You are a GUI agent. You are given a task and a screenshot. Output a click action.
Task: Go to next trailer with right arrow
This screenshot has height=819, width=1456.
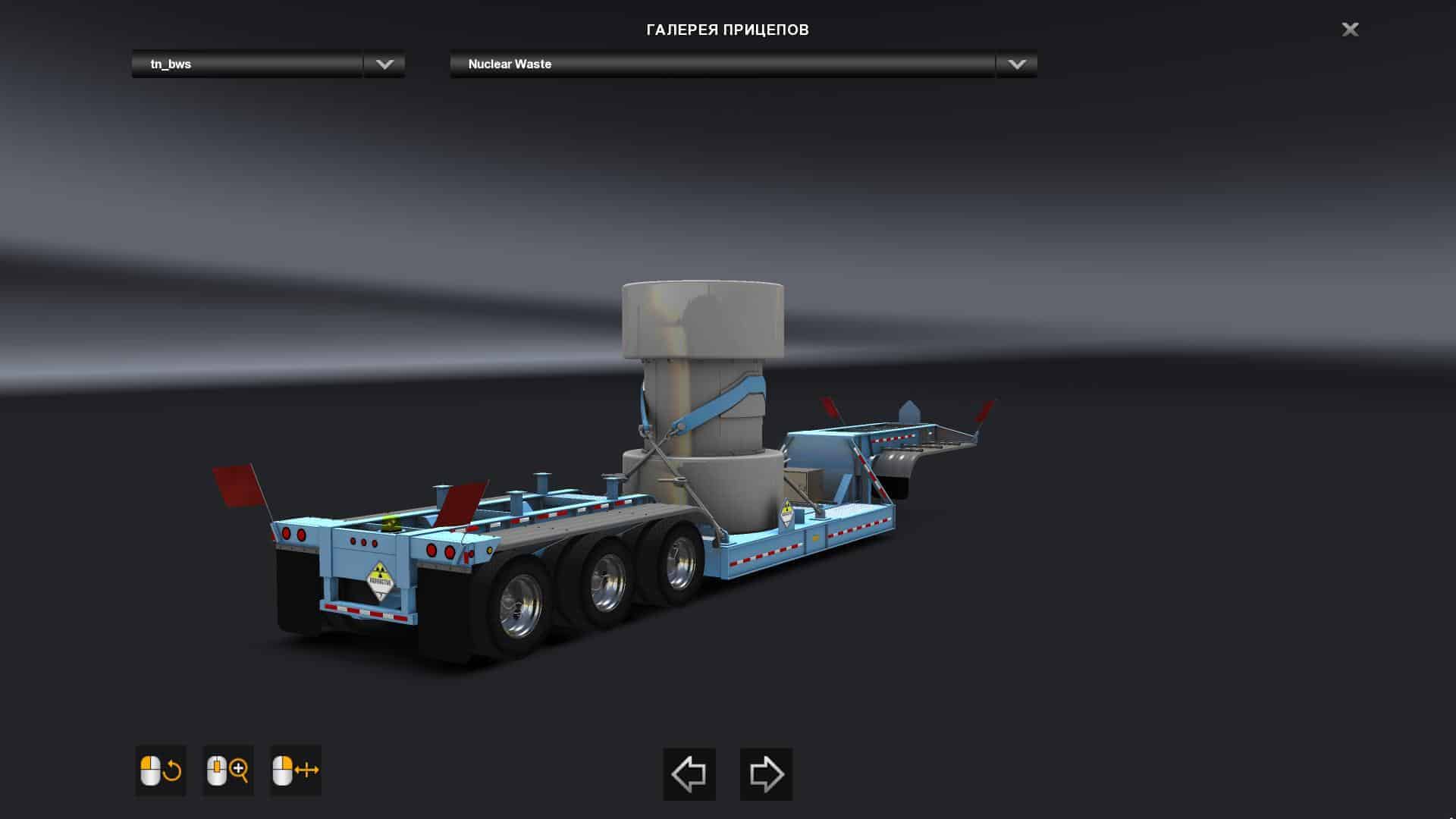point(766,774)
